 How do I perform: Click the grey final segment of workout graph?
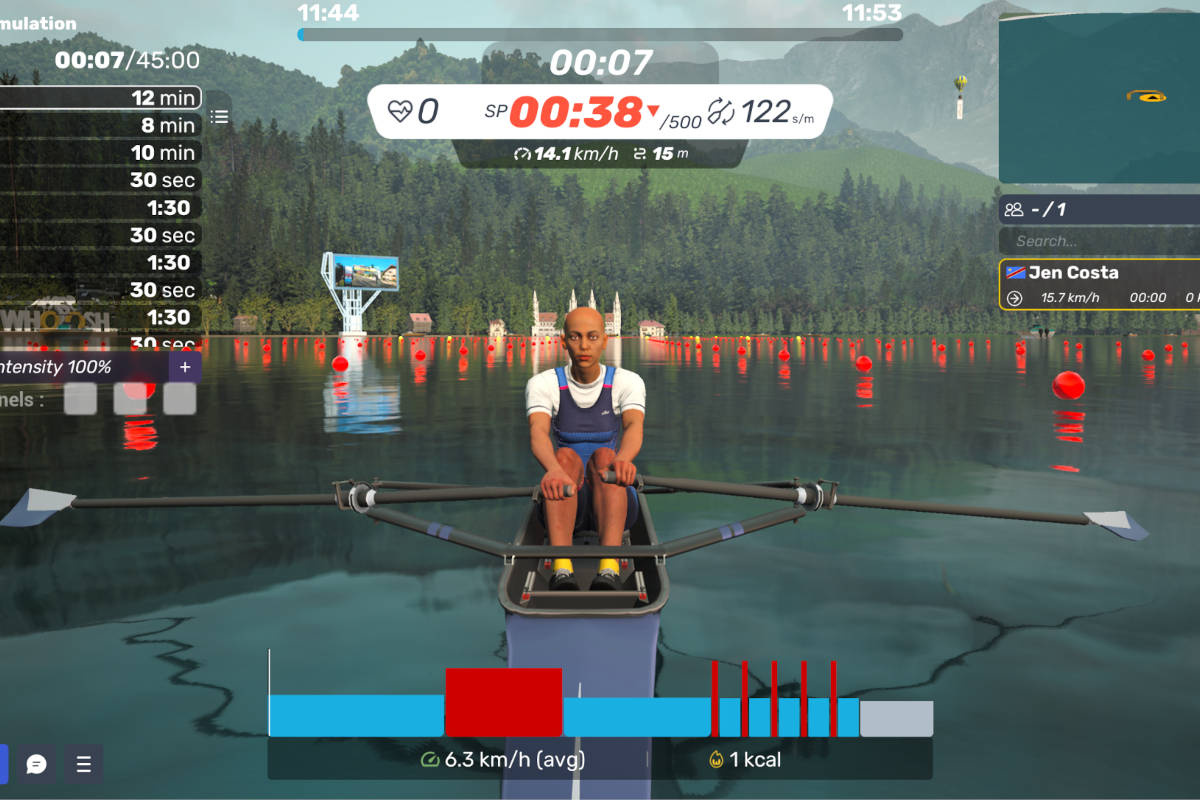(x=896, y=718)
